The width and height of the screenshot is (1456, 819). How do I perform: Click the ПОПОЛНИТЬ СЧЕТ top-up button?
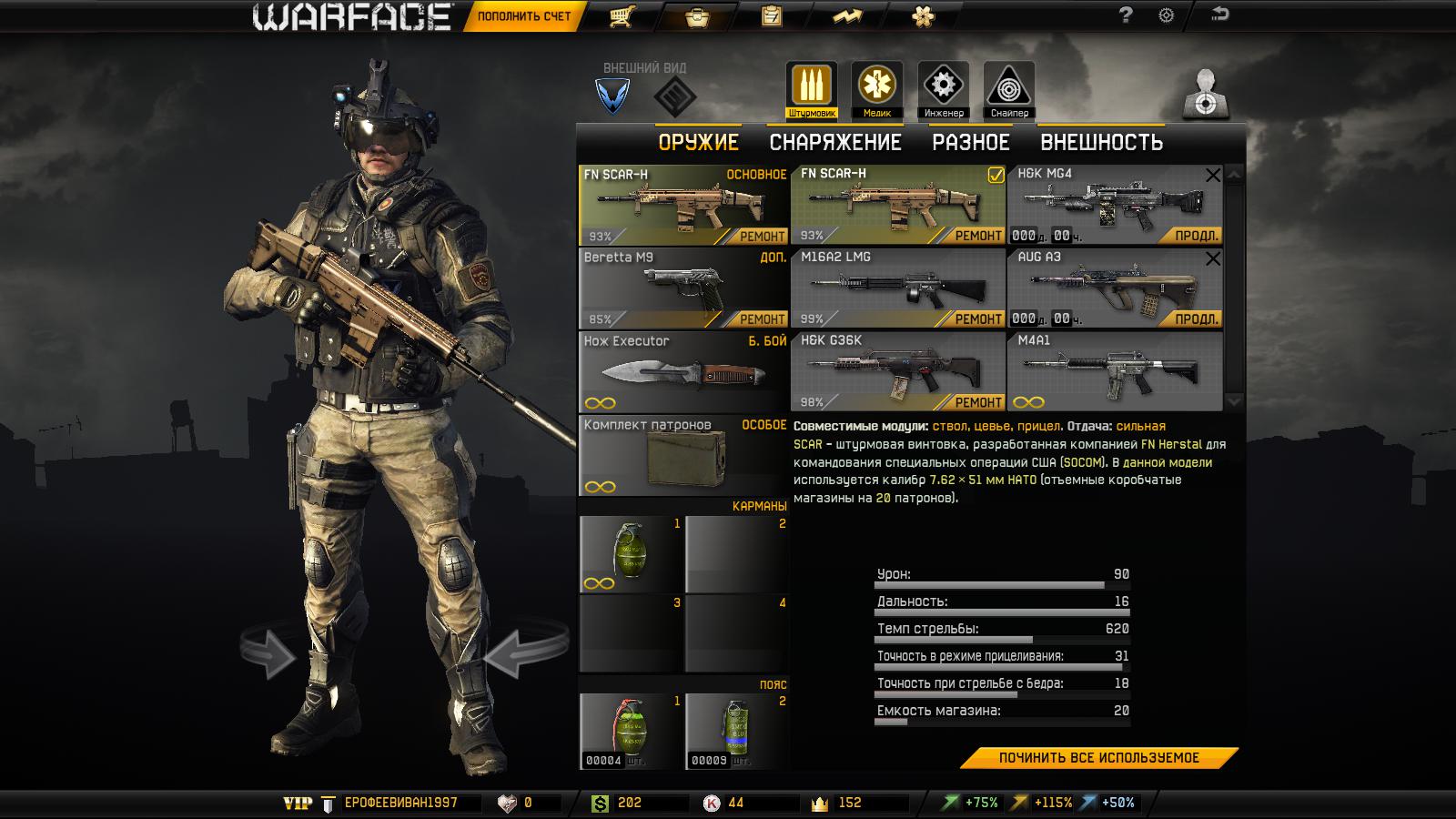pyautogui.click(x=523, y=16)
